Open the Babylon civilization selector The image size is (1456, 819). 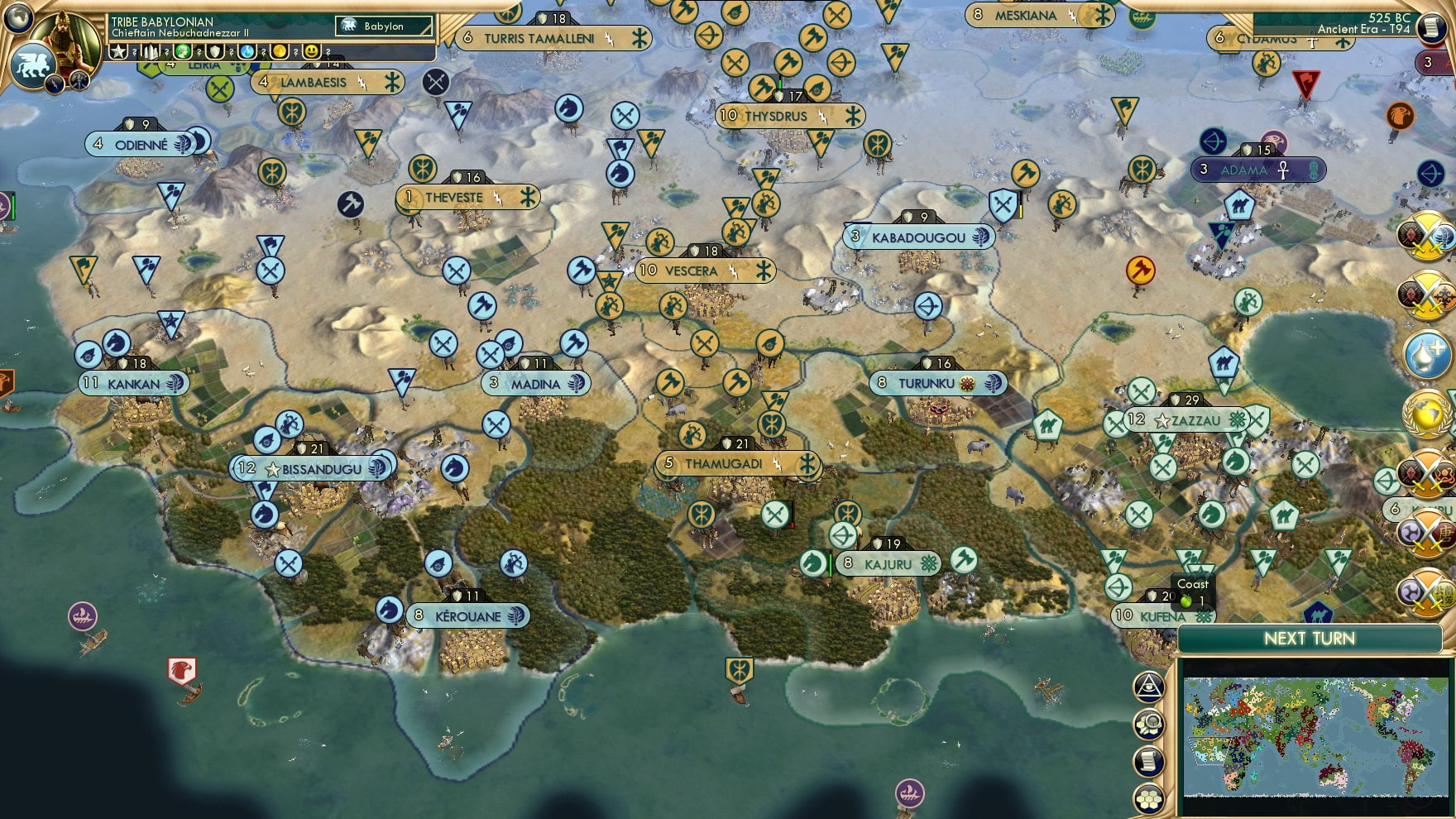point(384,26)
